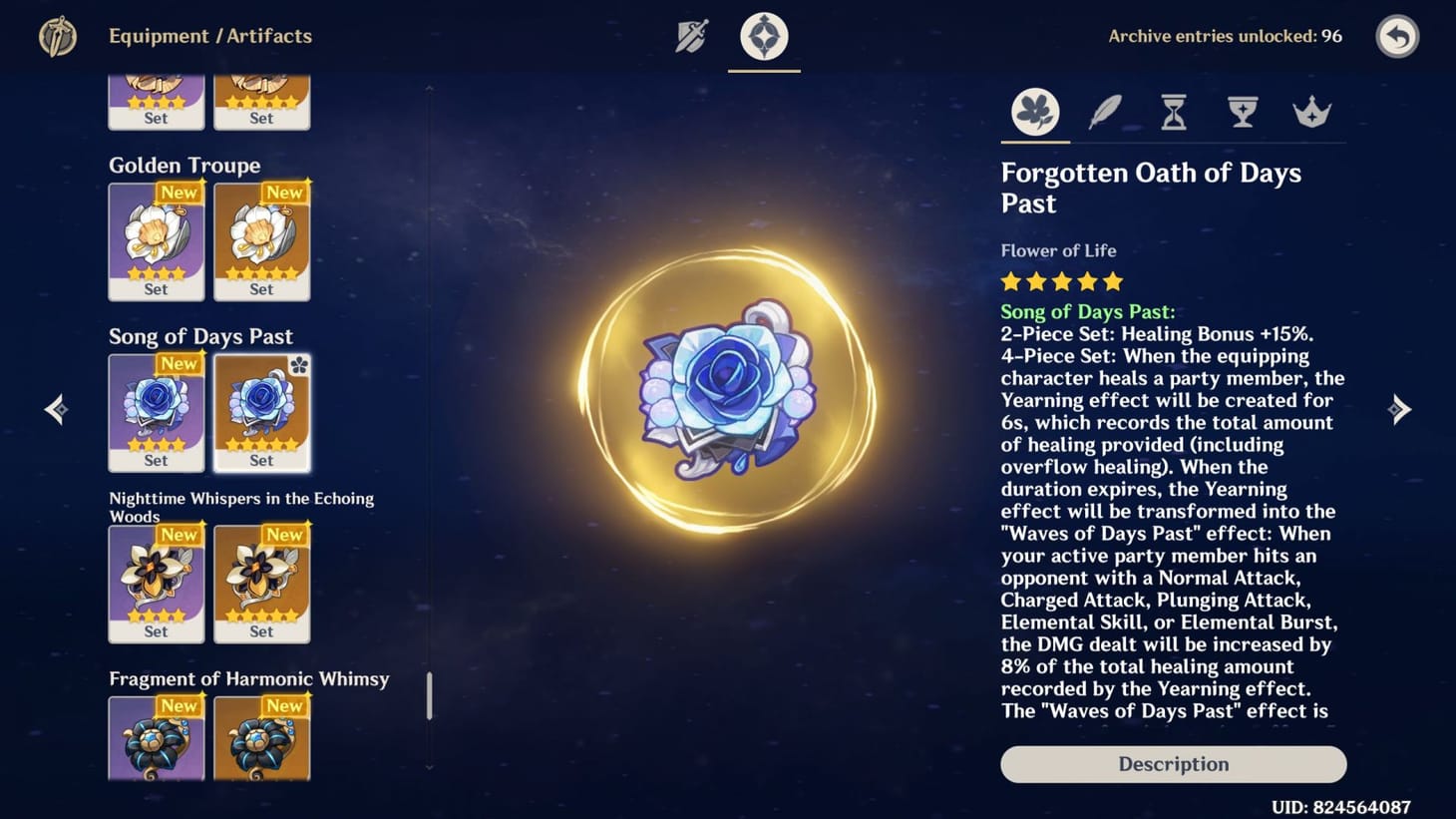Select the five-star Fragment of Harmonic Whimsy flower

(261, 740)
